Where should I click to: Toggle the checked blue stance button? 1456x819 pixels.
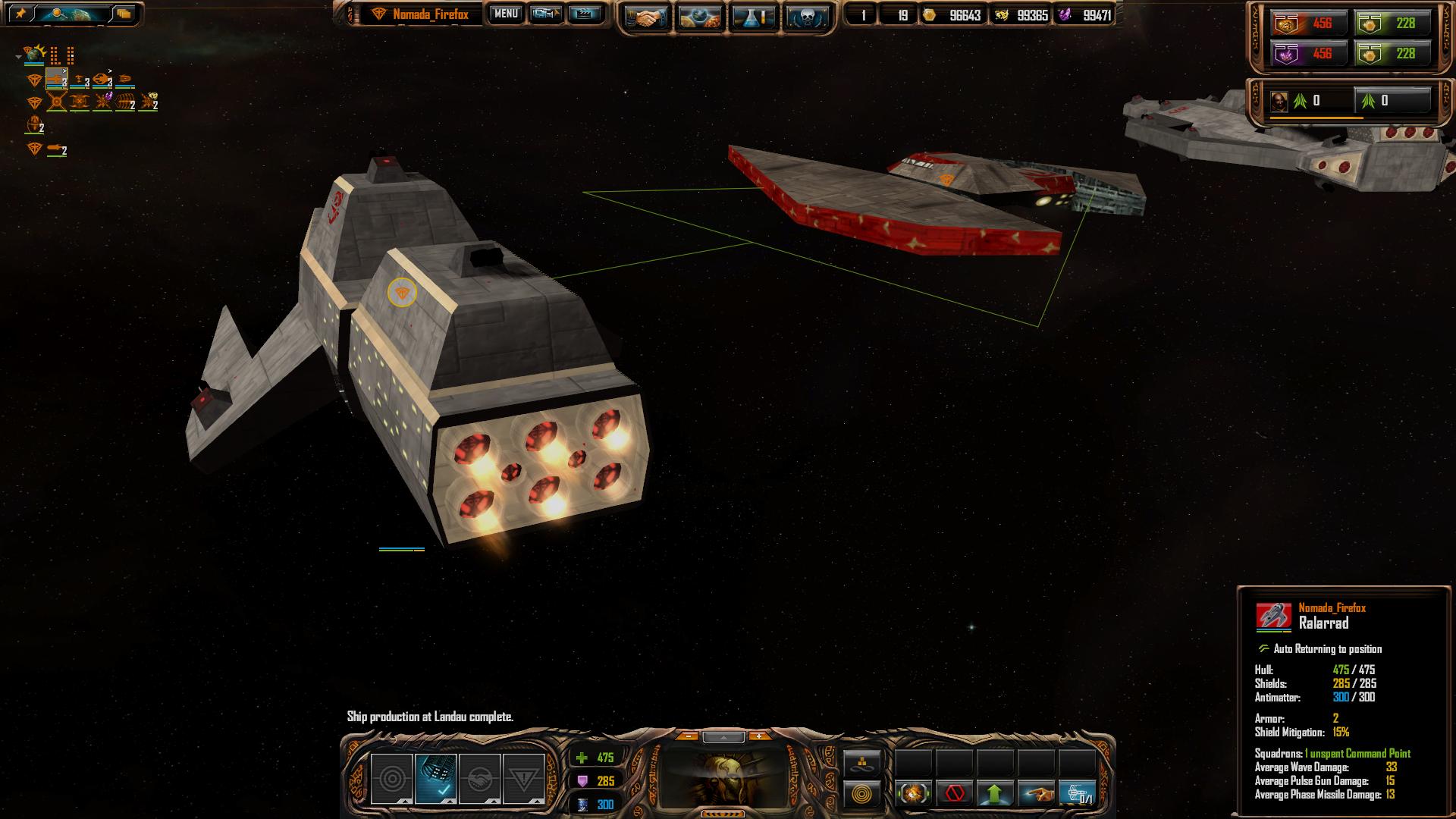[x=436, y=779]
